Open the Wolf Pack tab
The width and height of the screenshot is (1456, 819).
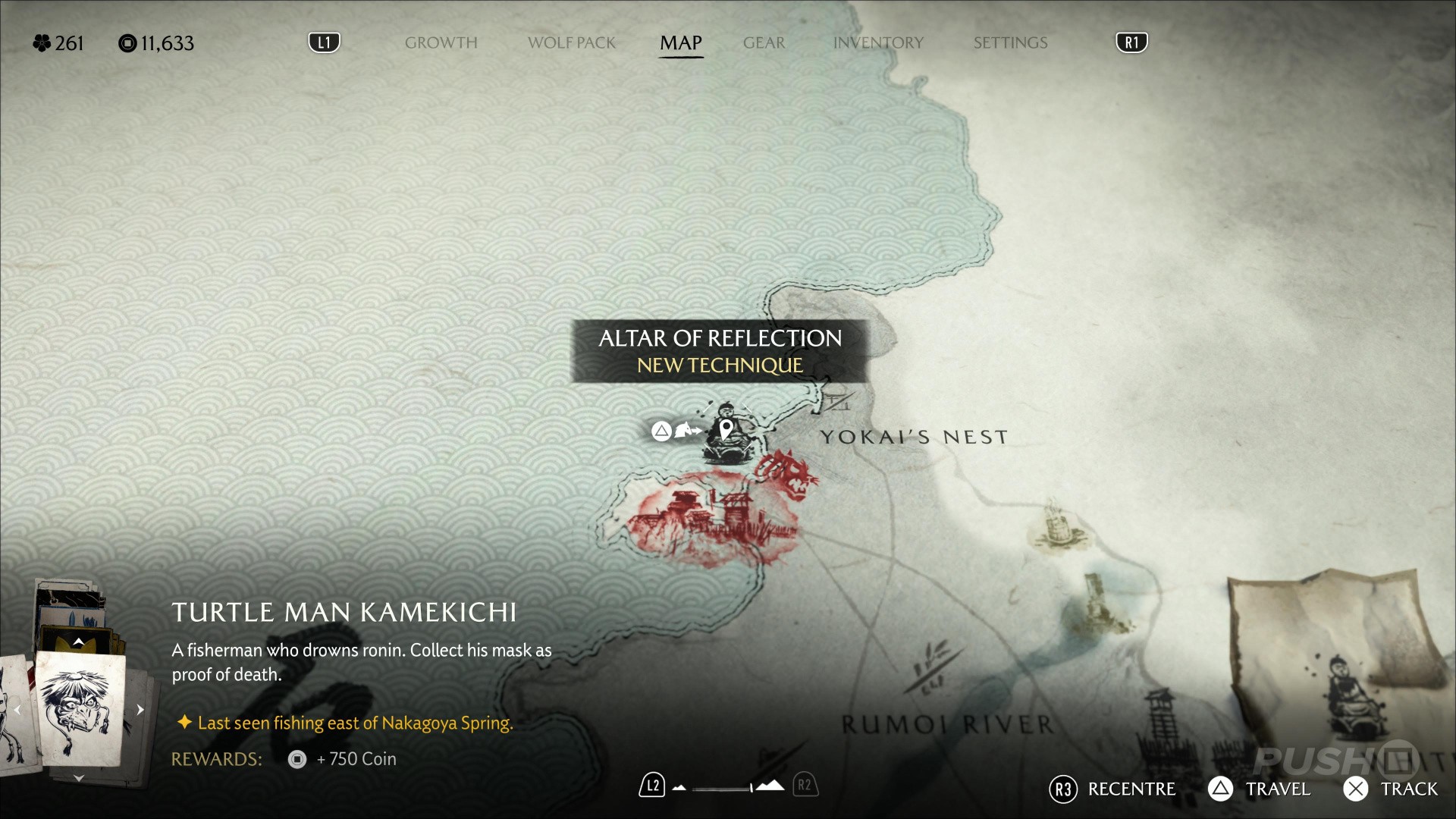(x=571, y=43)
